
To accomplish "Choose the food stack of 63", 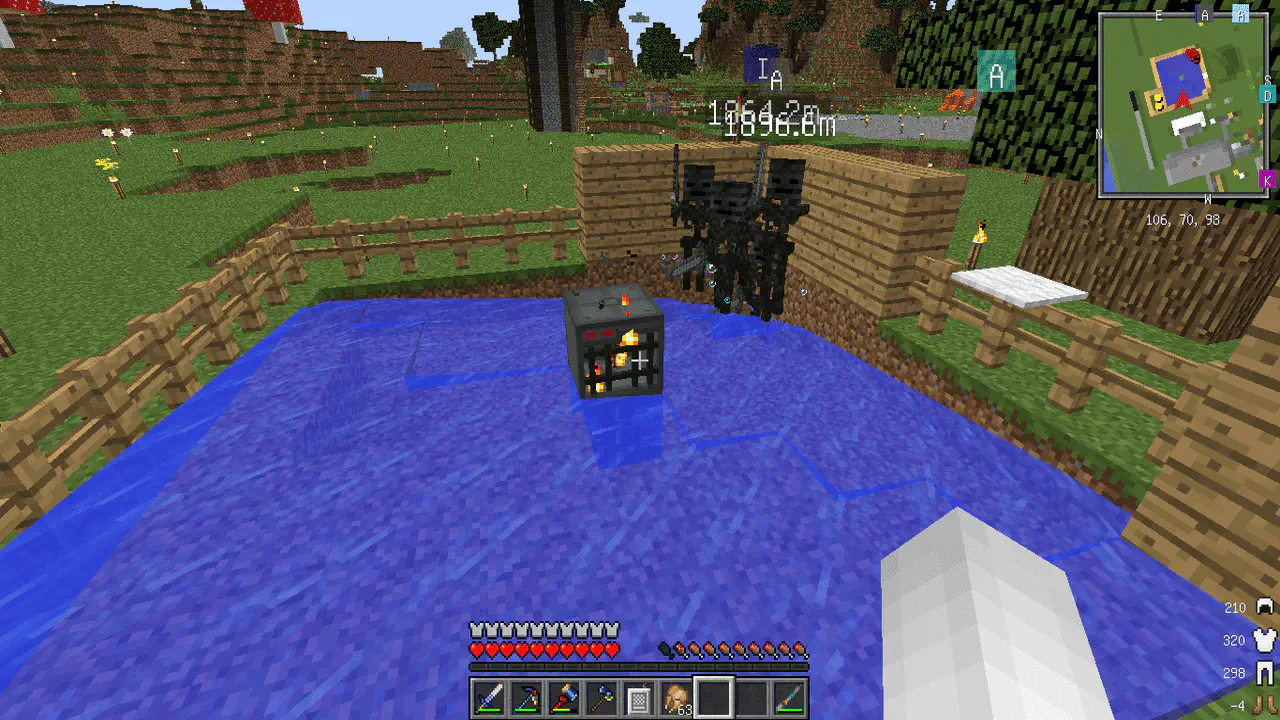I will (677, 698).
